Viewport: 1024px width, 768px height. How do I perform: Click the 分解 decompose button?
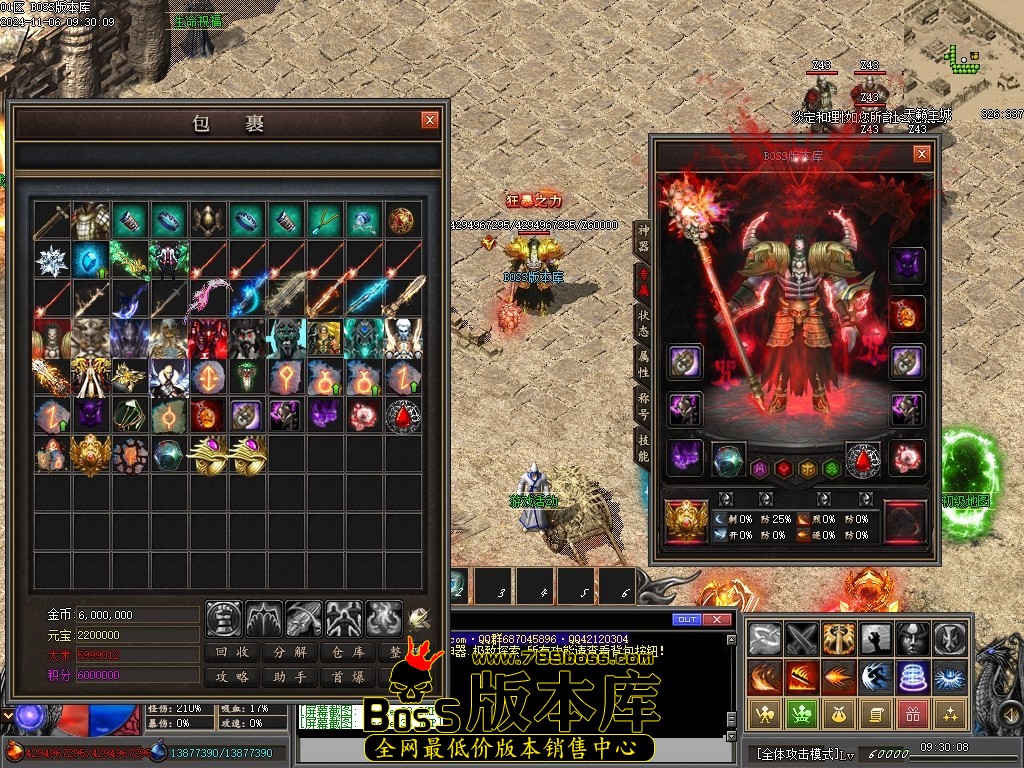point(290,652)
